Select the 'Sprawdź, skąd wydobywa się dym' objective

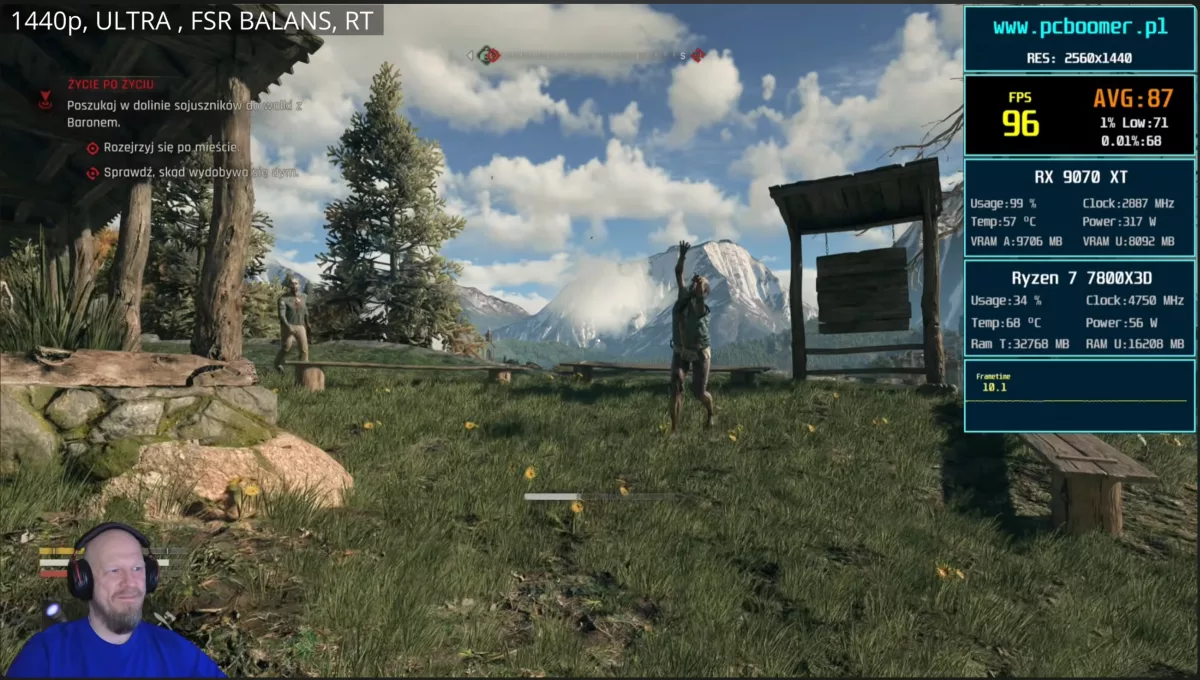[x=201, y=172]
